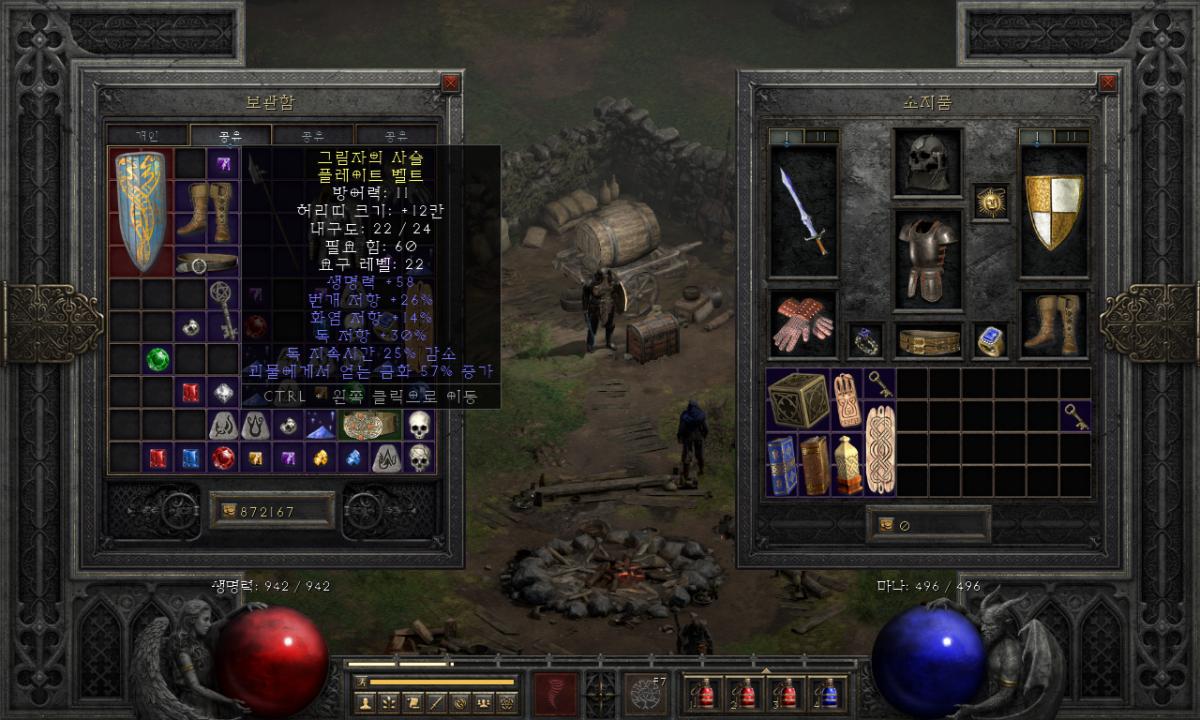Choose the equipped gold and white shield
The width and height of the screenshot is (1200, 720).
pos(1054,210)
